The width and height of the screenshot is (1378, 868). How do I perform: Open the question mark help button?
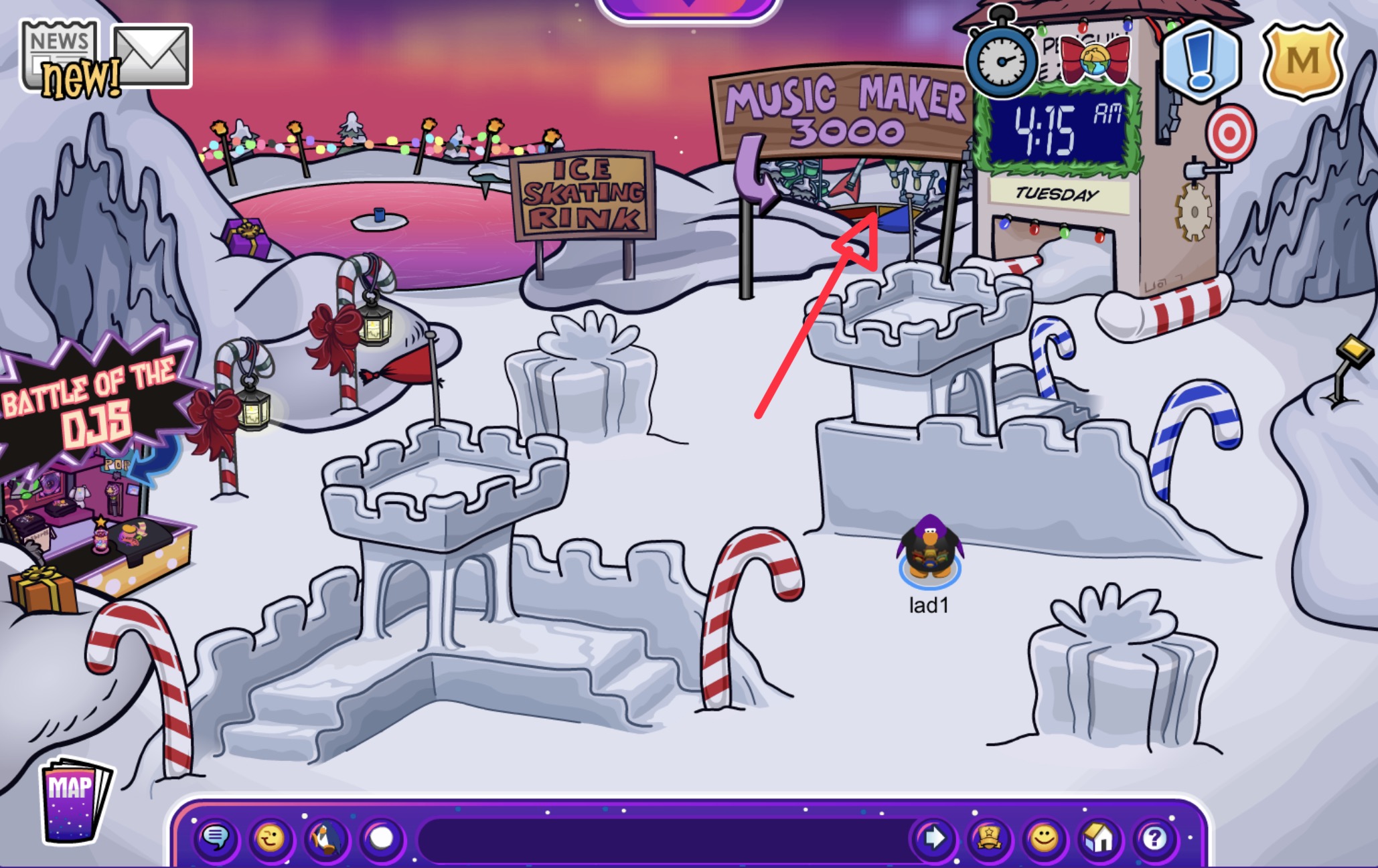(x=1154, y=837)
